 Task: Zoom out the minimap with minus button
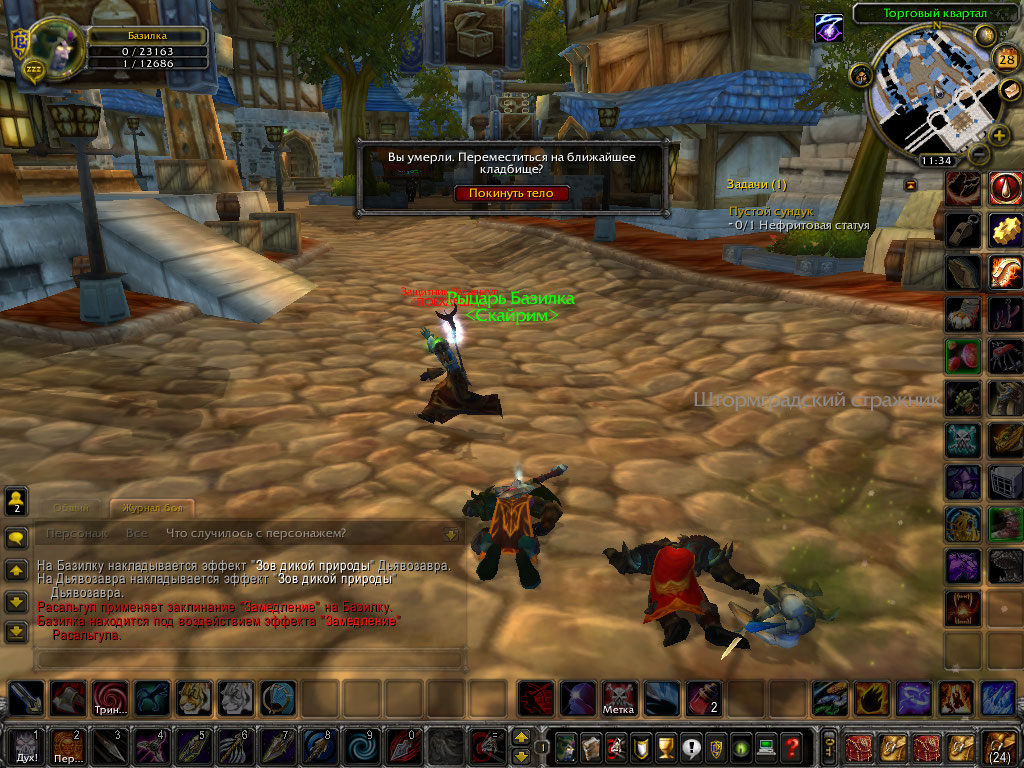click(x=978, y=154)
